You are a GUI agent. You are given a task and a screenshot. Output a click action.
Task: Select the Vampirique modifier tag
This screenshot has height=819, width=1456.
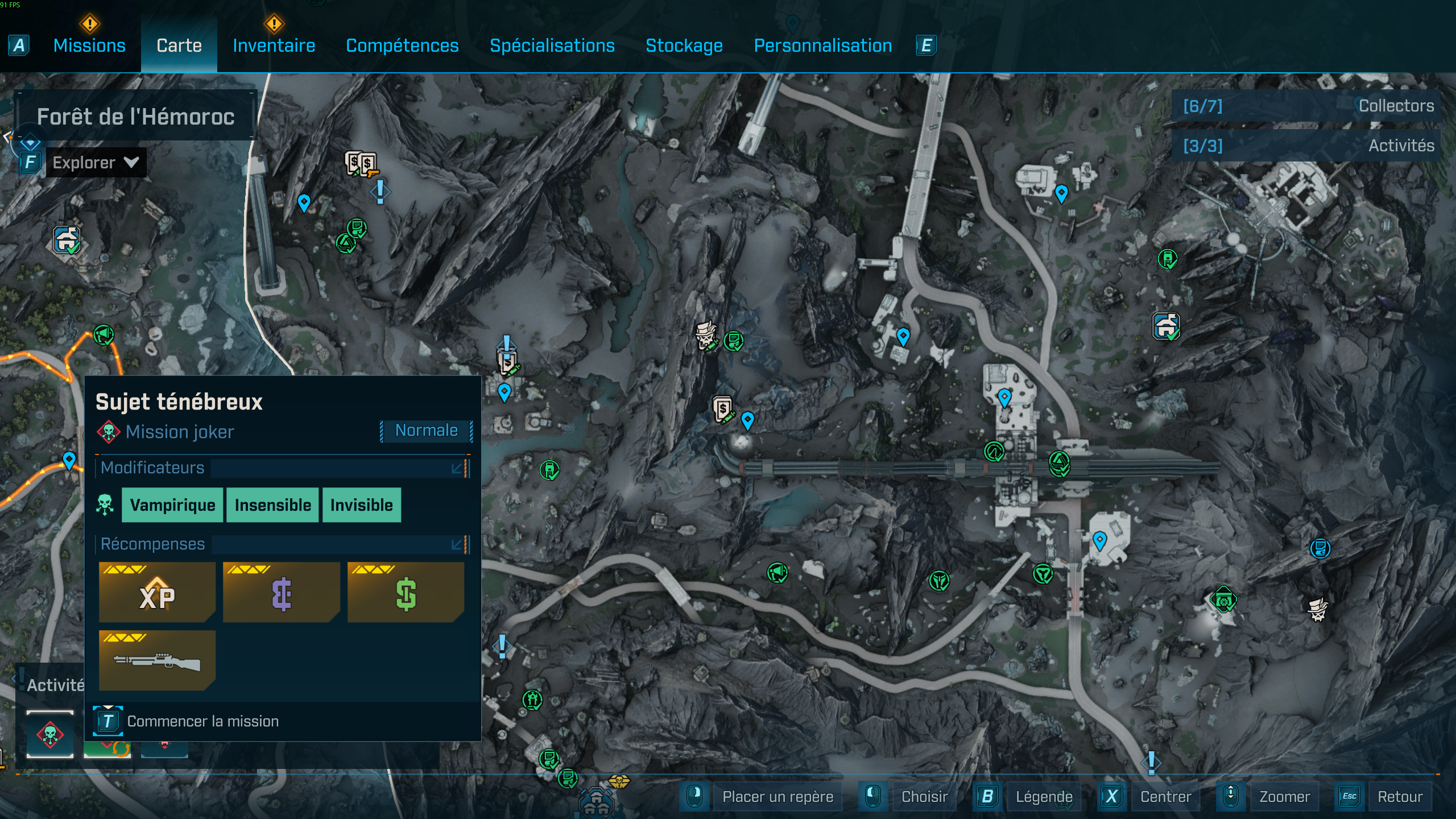click(172, 505)
